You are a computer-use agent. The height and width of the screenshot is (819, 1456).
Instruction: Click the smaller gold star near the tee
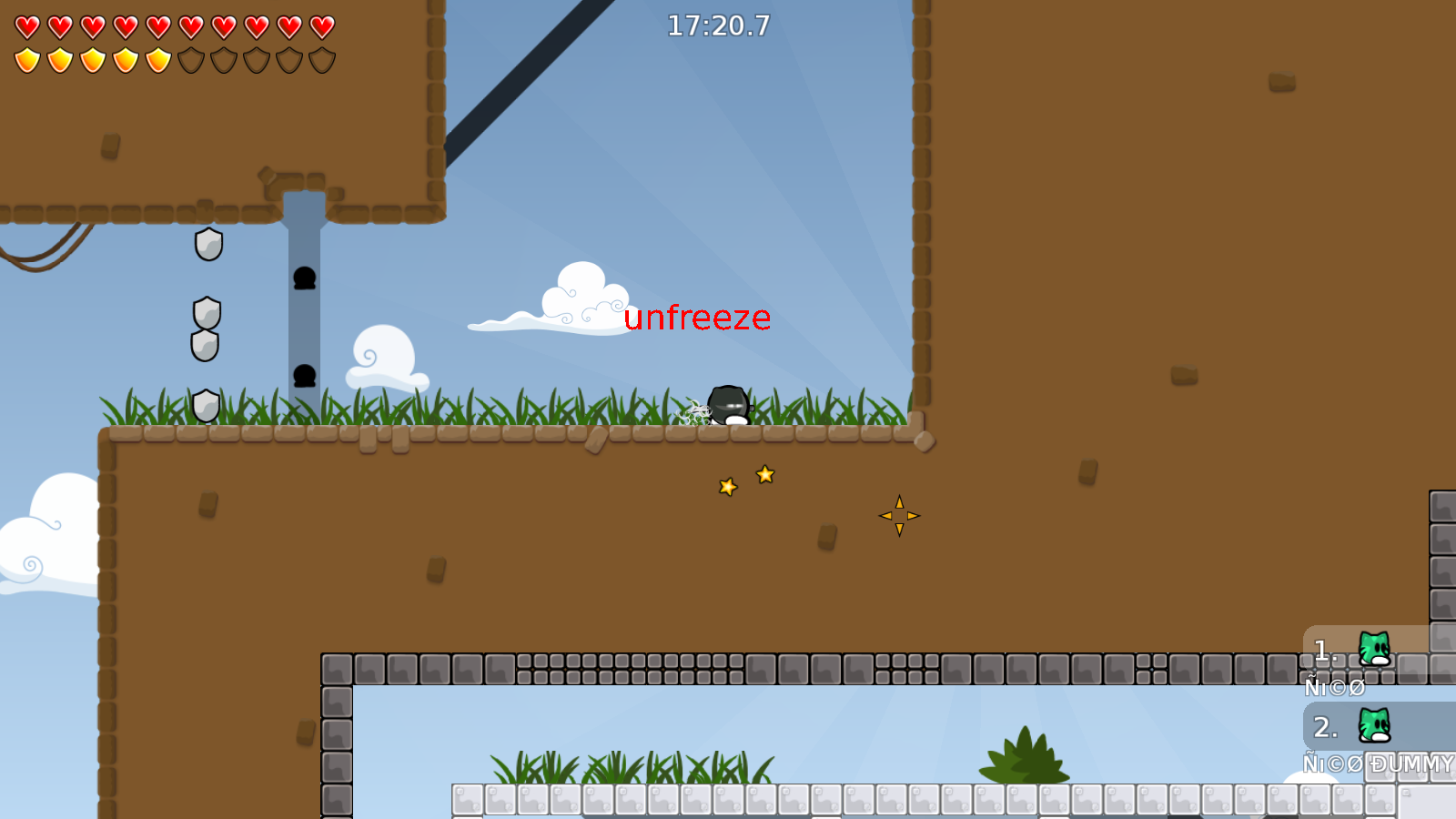click(726, 486)
